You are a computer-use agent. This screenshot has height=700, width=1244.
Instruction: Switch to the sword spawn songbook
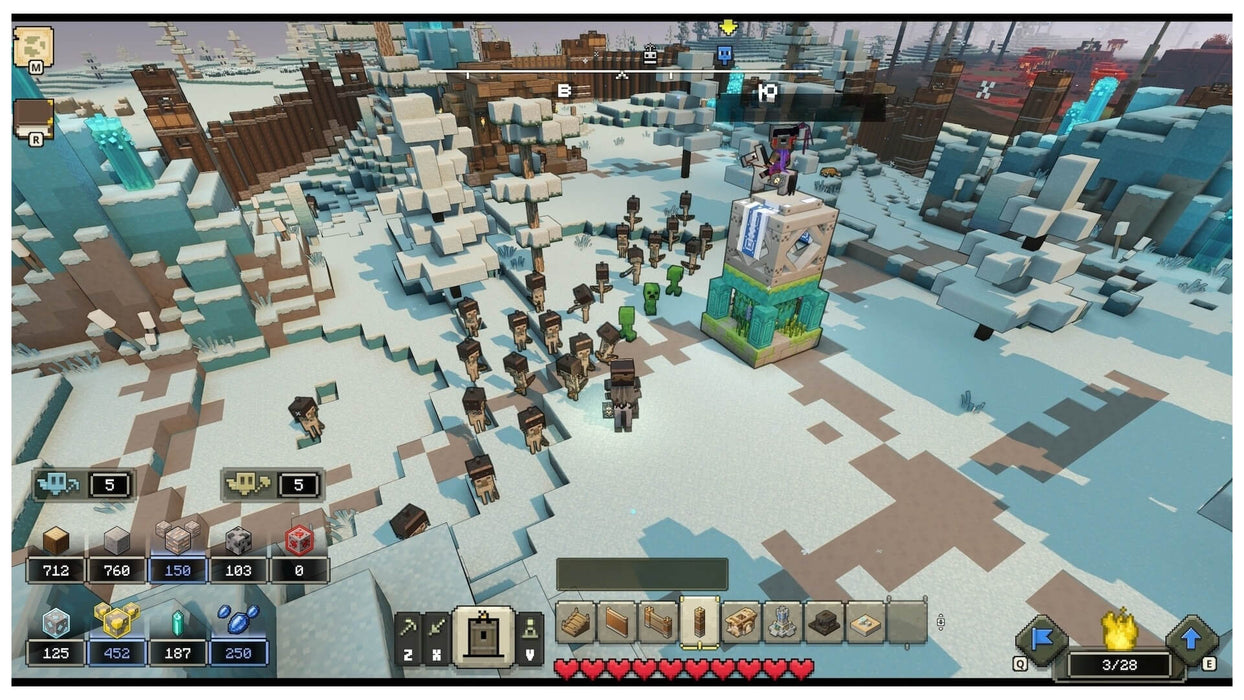coord(438,628)
